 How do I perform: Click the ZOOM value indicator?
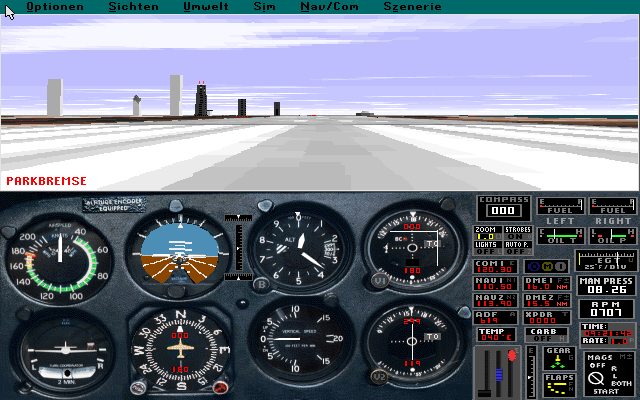click(486, 236)
